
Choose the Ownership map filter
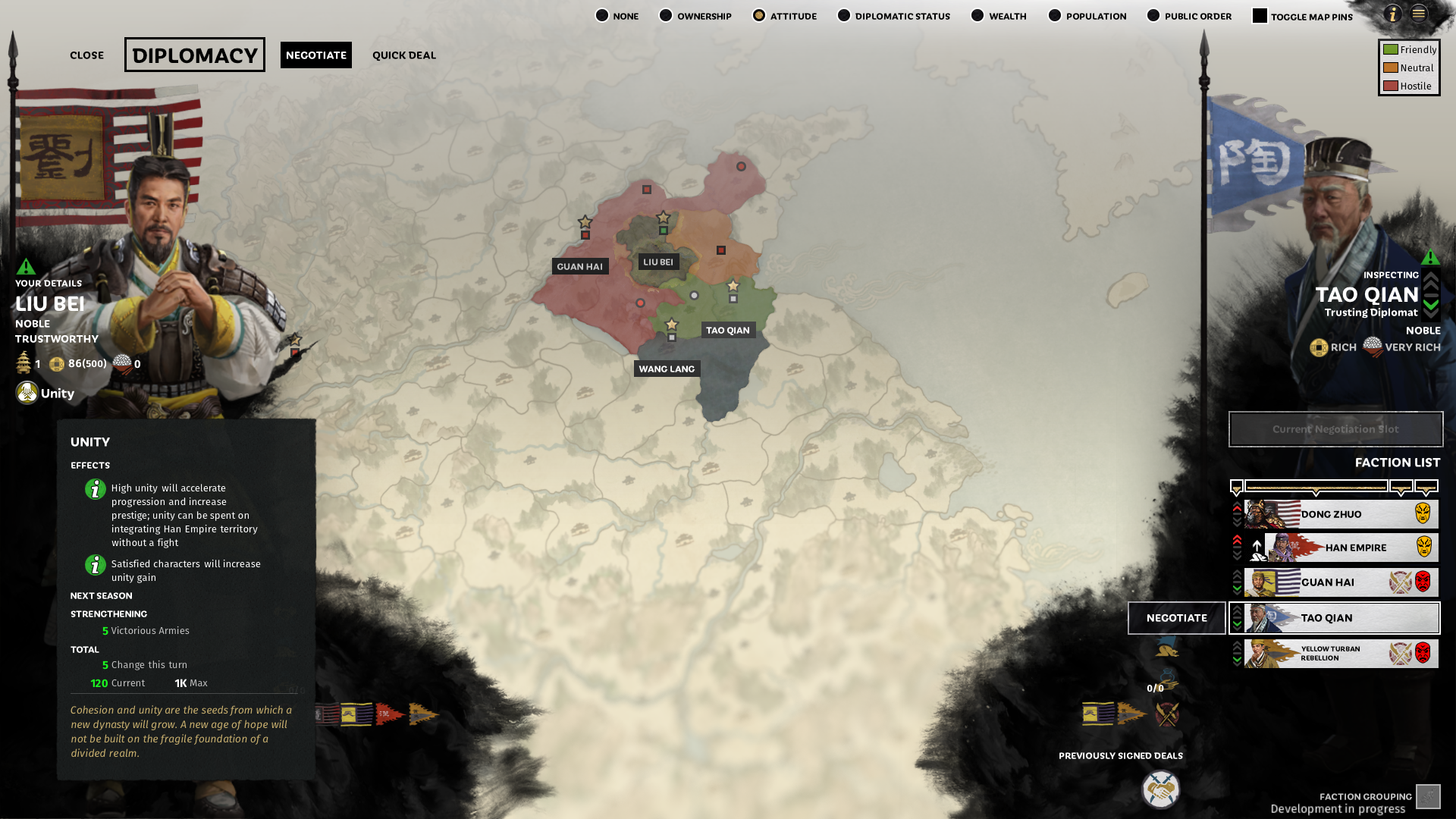click(x=666, y=16)
